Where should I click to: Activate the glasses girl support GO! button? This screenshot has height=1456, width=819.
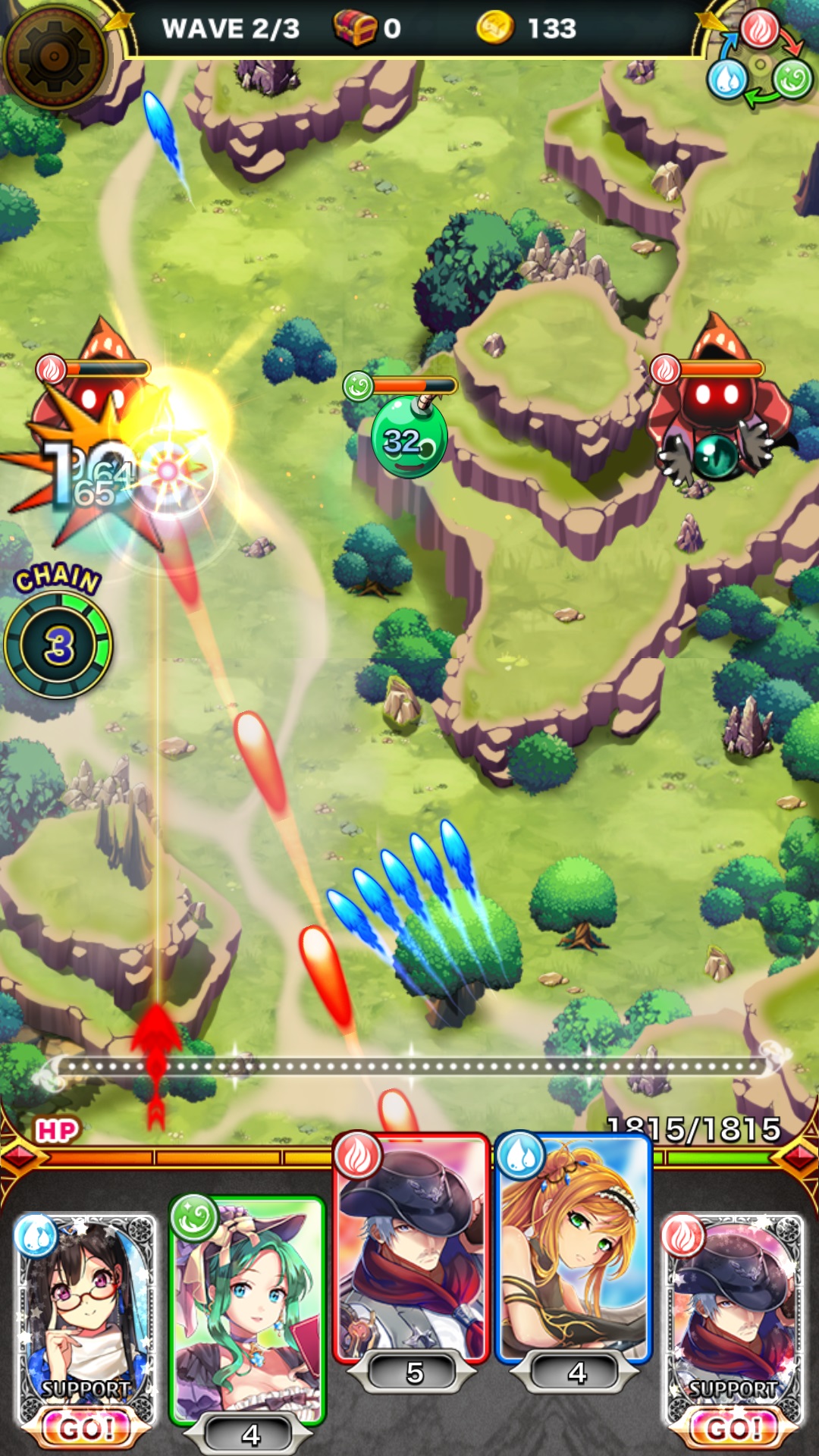pyautogui.click(x=85, y=1427)
